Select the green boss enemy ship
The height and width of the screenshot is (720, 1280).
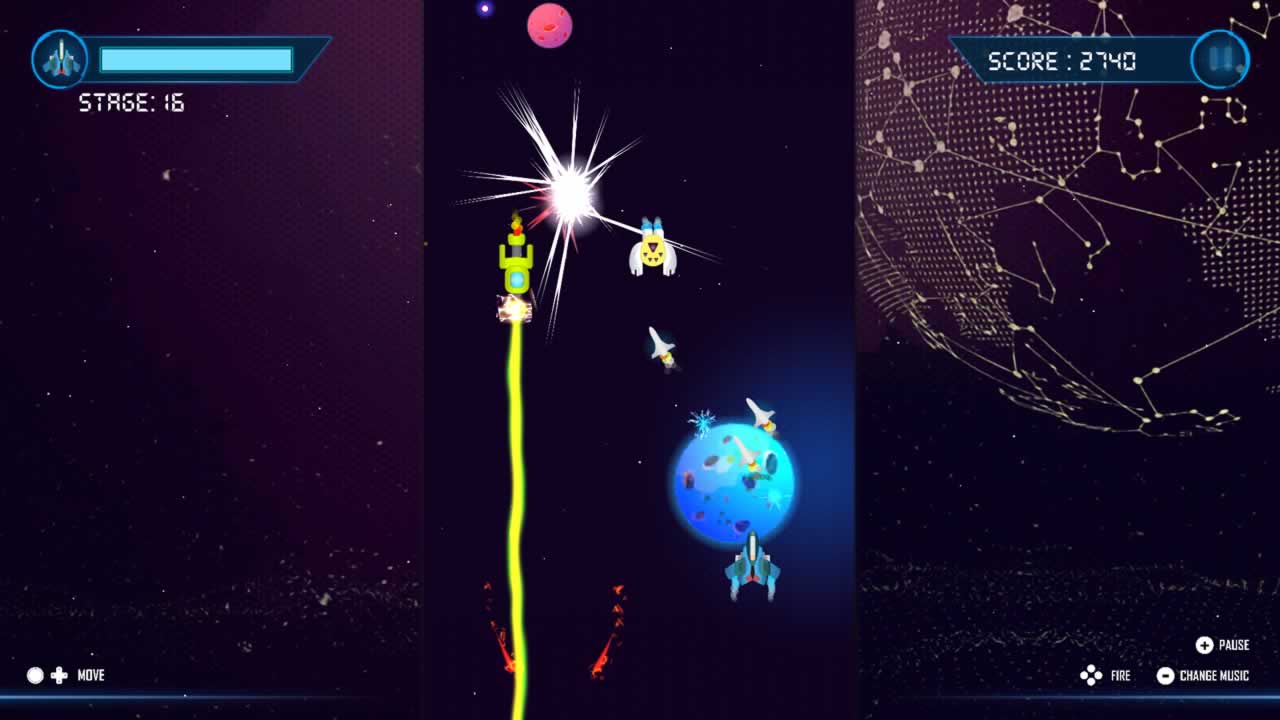pos(516,262)
